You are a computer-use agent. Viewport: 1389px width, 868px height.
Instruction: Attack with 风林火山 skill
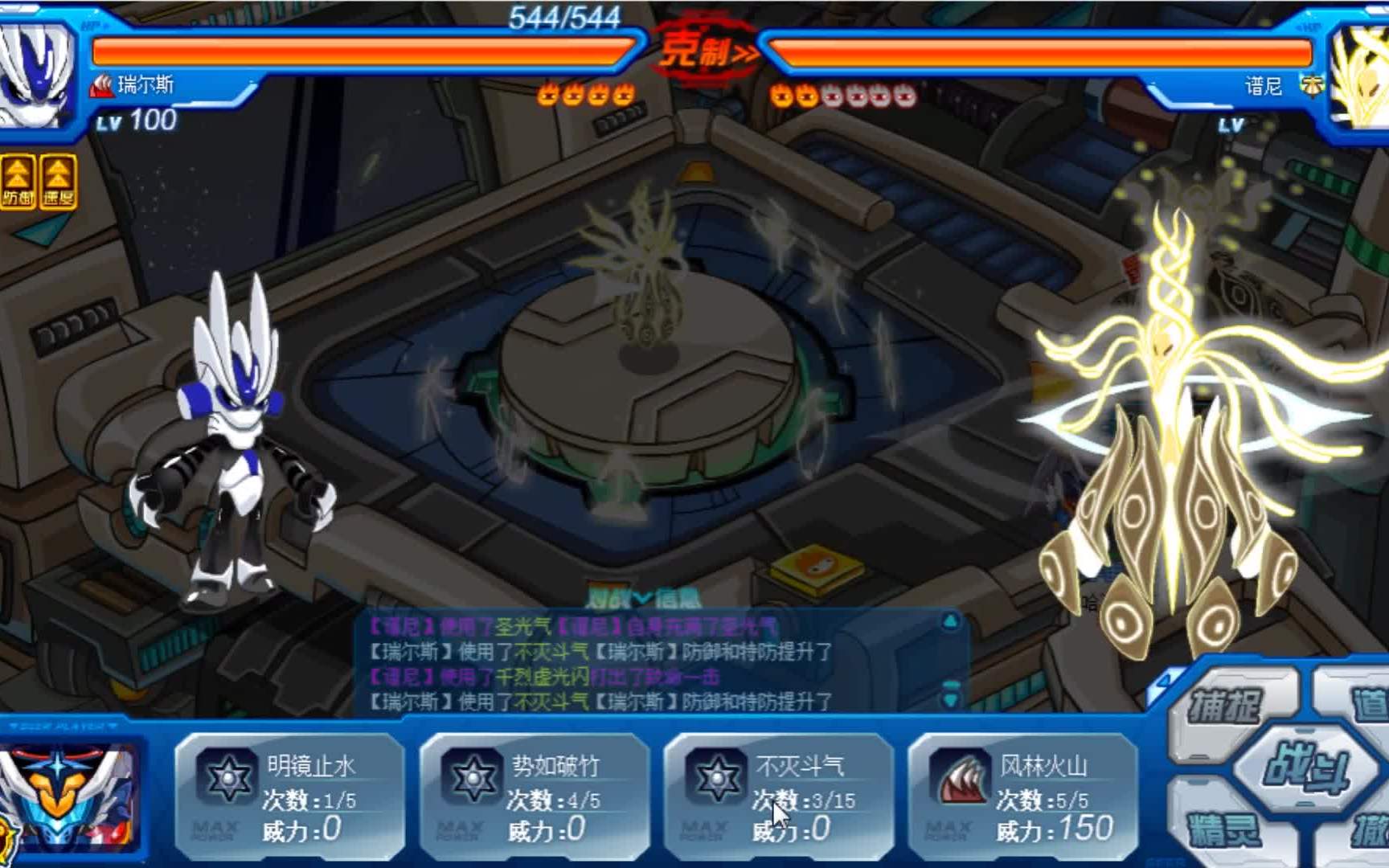[x=1022, y=797]
